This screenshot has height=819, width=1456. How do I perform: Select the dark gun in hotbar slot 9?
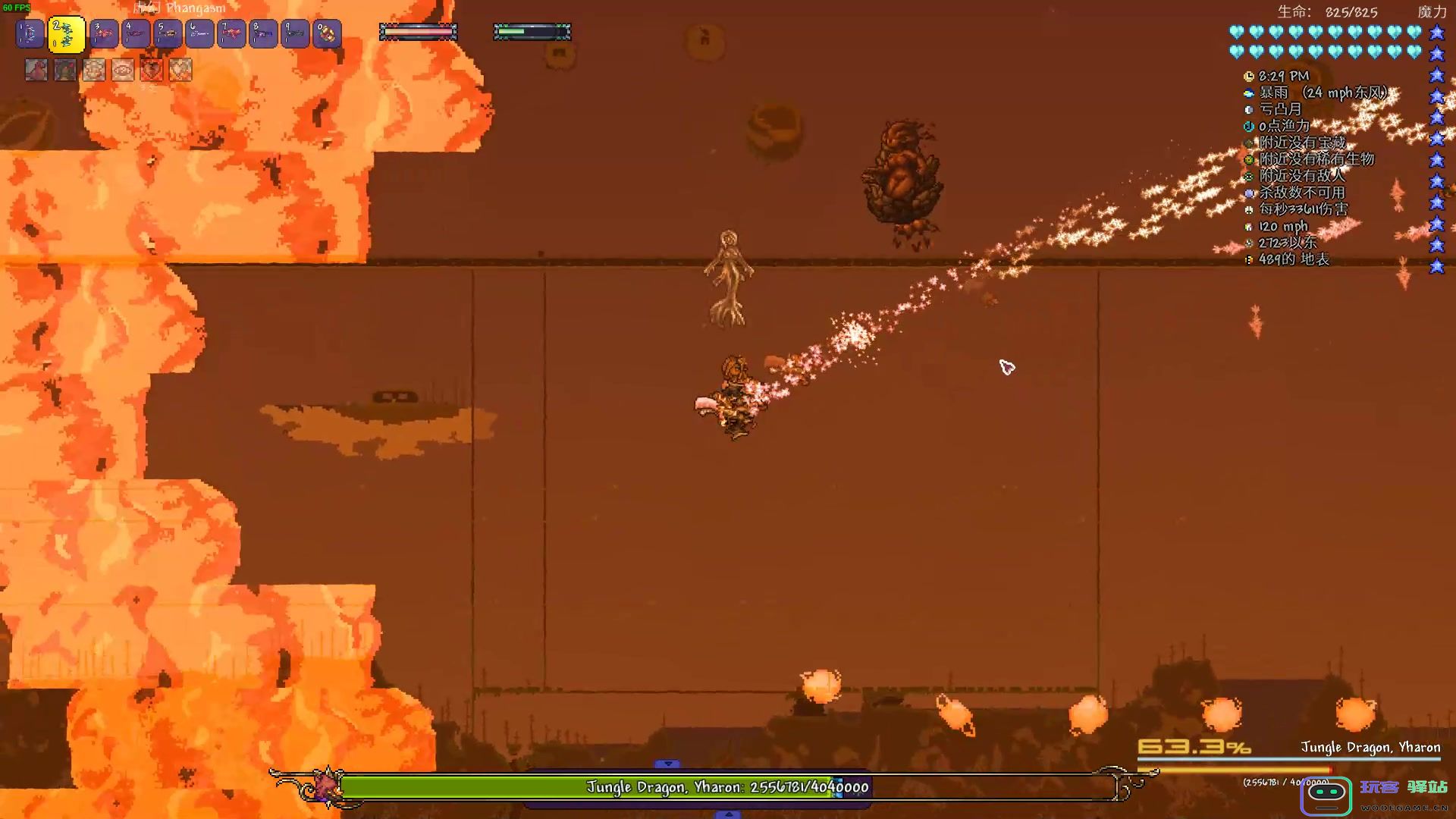click(x=296, y=34)
